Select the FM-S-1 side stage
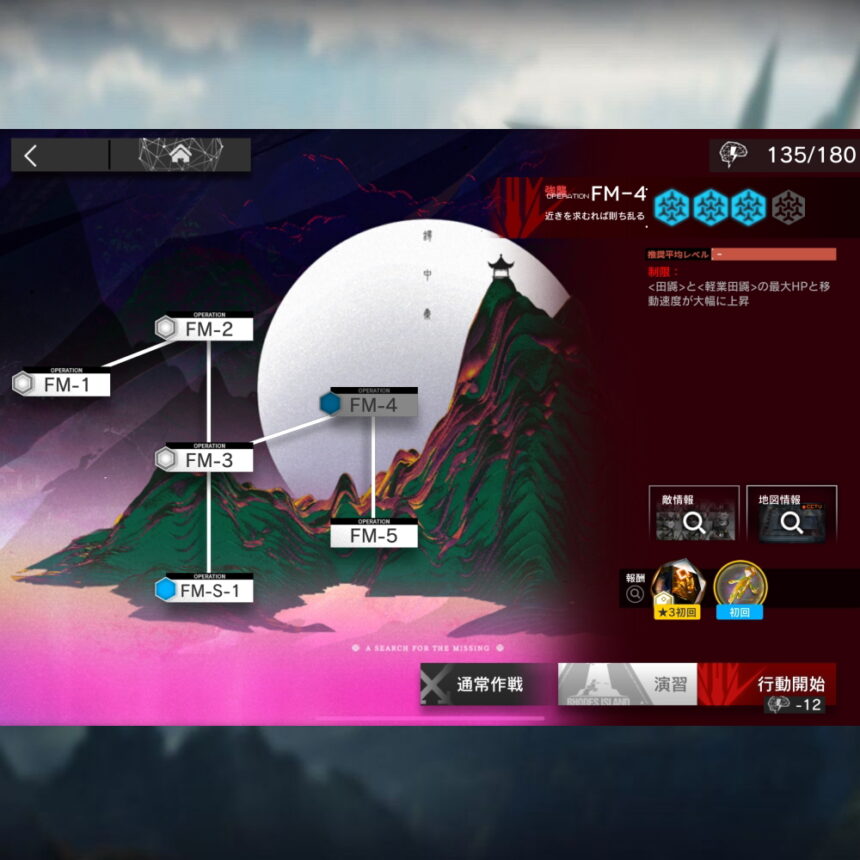The image size is (860, 860). (207, 590)
